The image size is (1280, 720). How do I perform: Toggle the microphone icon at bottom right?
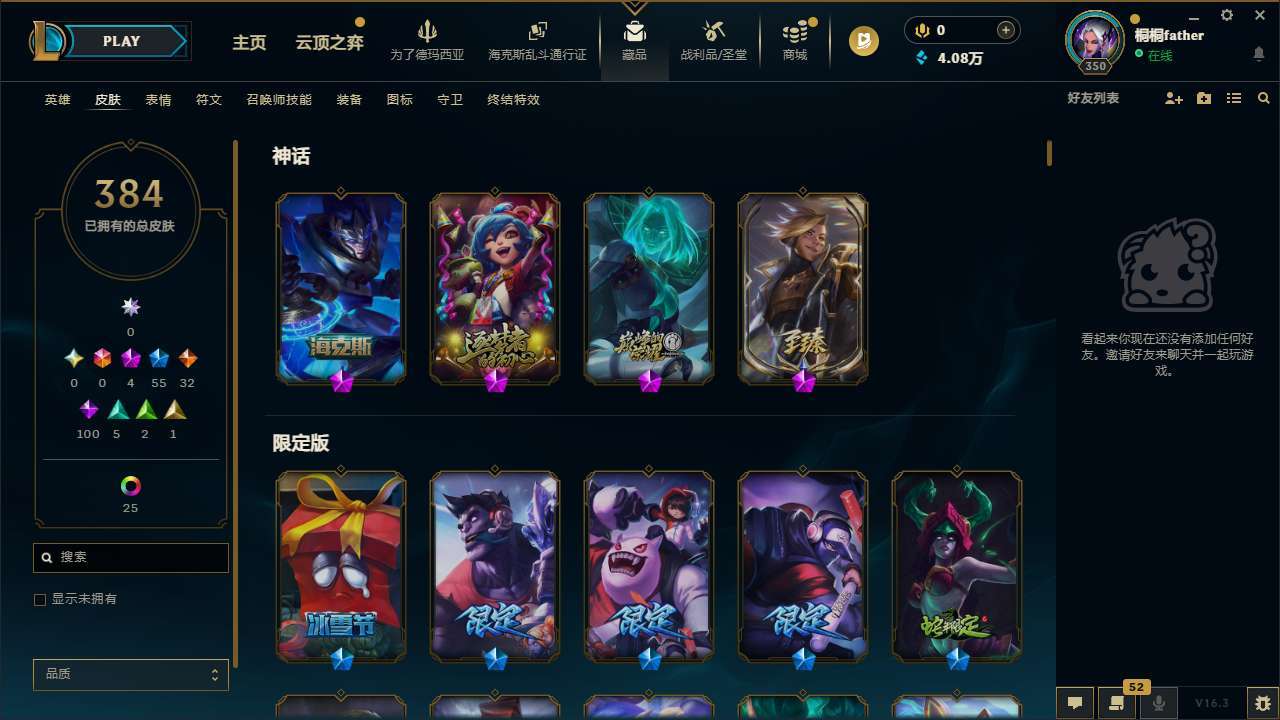pos(1160,703)
